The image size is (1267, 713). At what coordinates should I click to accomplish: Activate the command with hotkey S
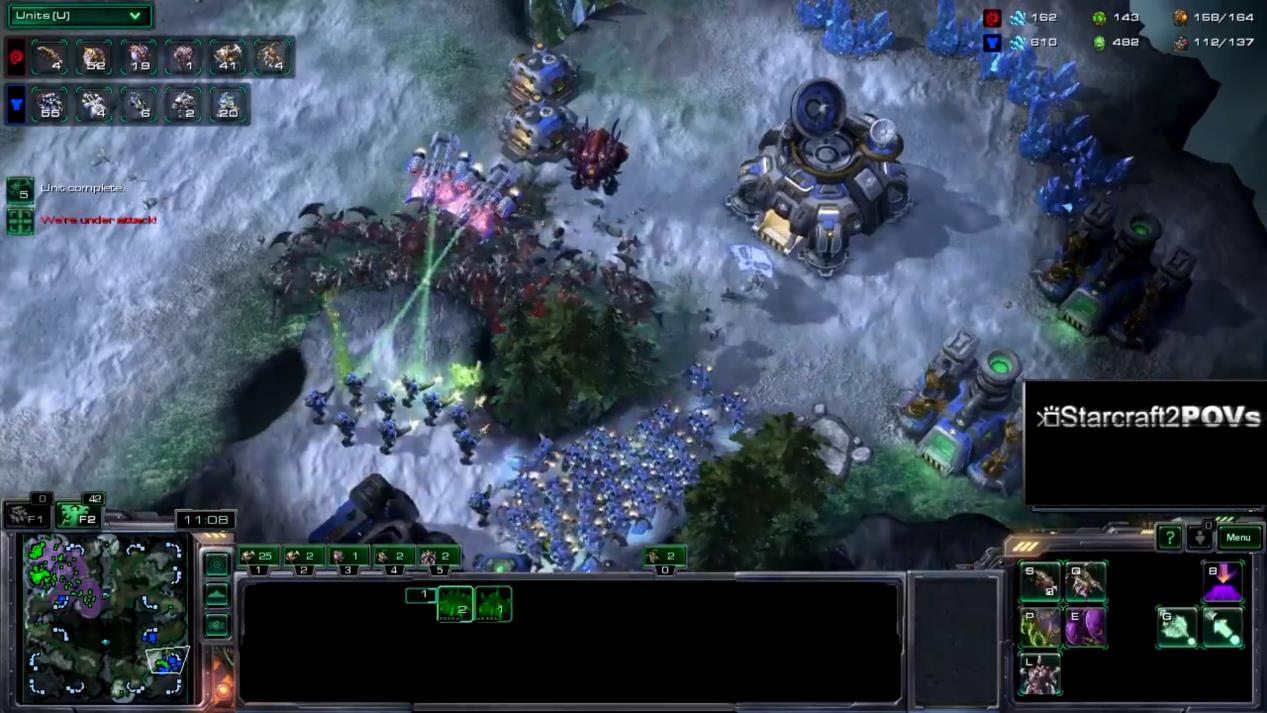[x=1040, y=583]
